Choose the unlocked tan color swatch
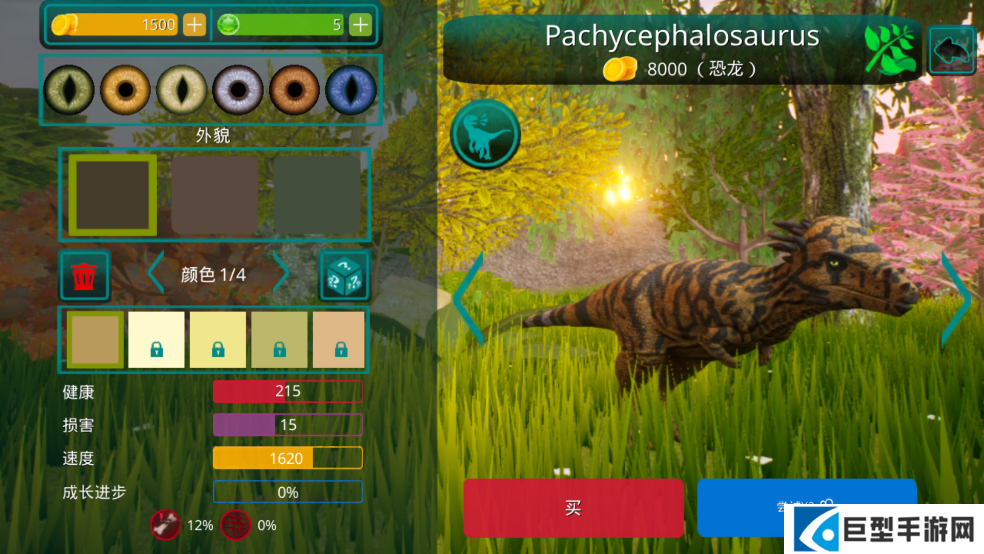This screenshot has height=554, width=984. pyautogui.click(x=95, y=339)
